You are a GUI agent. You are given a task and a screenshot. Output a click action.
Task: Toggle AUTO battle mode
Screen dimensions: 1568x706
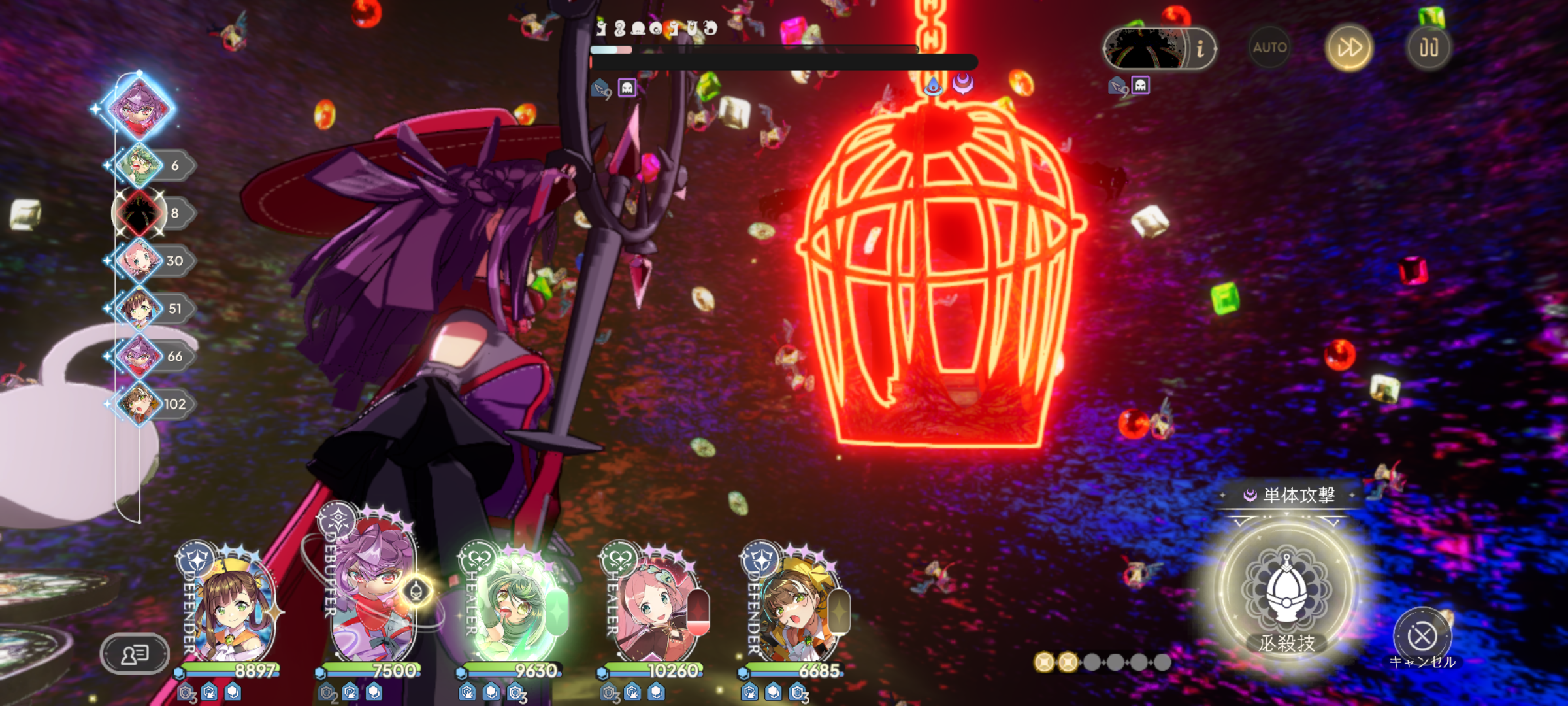click(x=1269, y=48)
